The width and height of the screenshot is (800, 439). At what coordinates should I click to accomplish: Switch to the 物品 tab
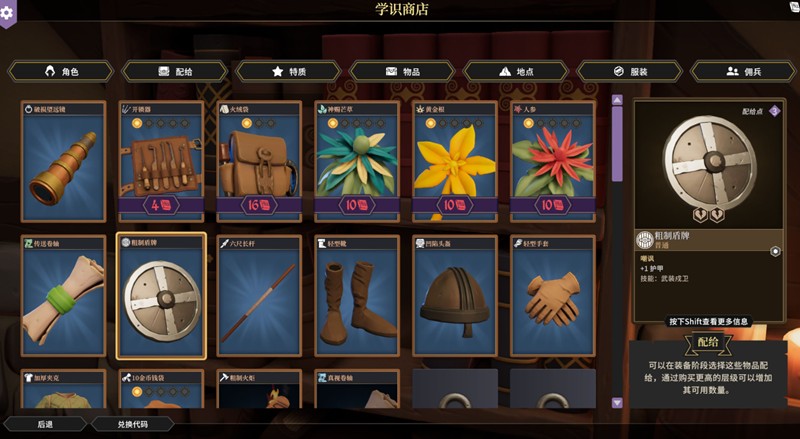(x=402, y=72)
